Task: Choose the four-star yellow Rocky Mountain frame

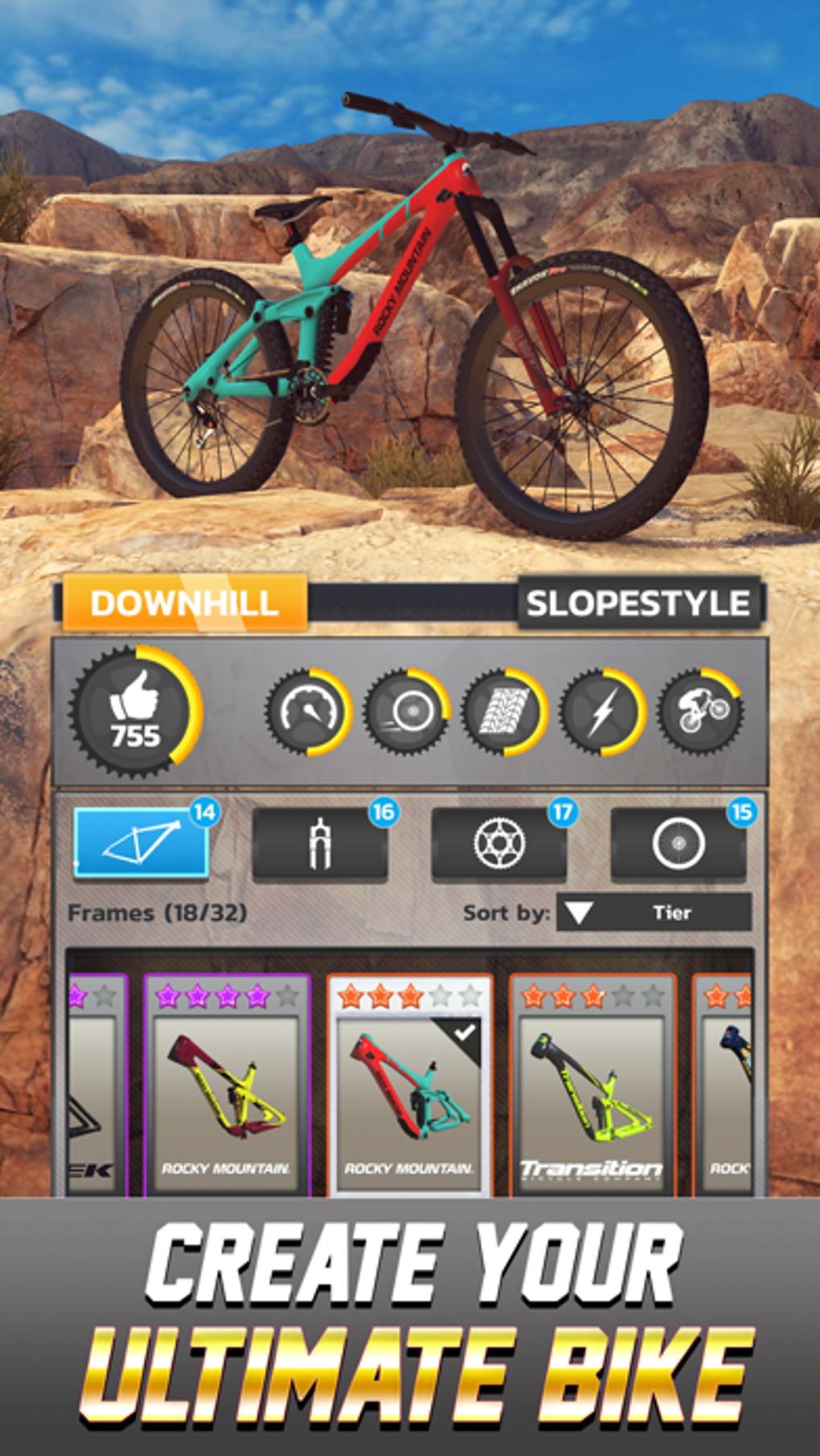Action: pos(226,1085)
